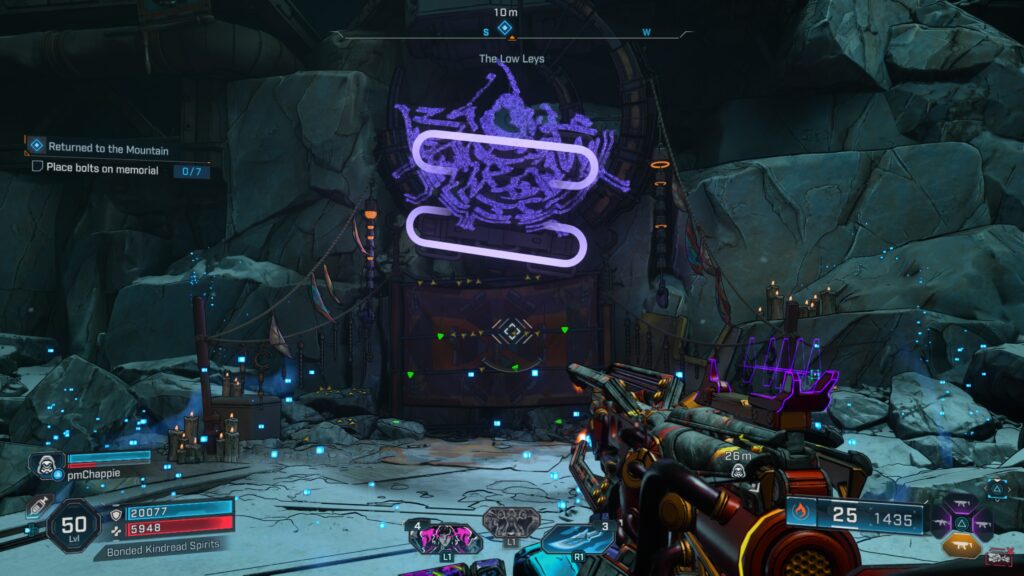Select the orange highlighted weapon slot
The height and width of the screenshot is (576, 1024).
pyautogui.click(x=961, y=545)
